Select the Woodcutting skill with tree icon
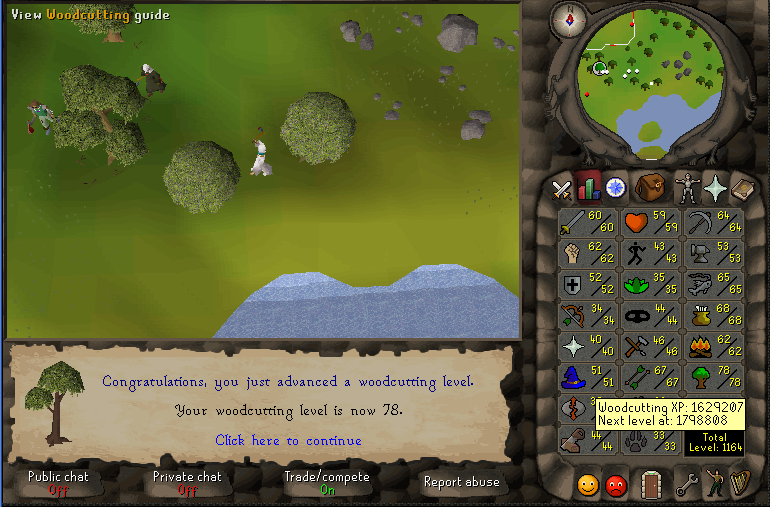Screen dimensions: 770x507 point(713,378)
